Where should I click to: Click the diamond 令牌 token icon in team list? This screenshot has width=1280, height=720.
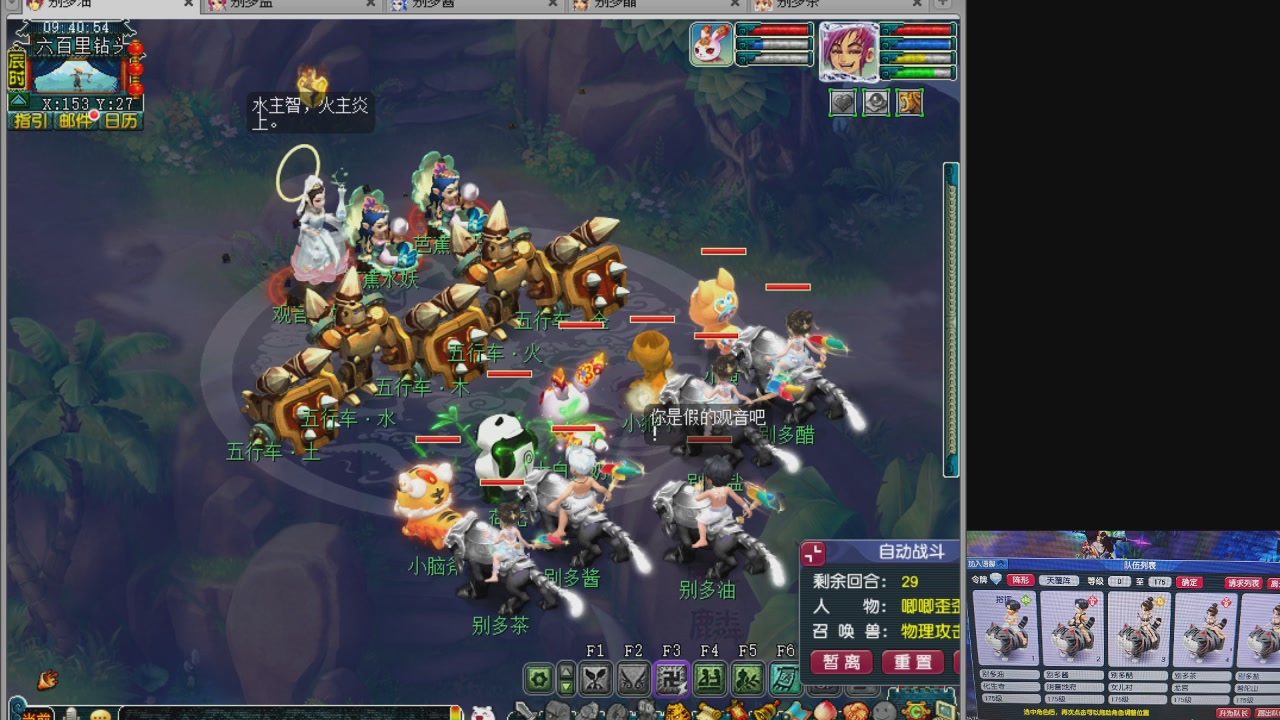996,579
